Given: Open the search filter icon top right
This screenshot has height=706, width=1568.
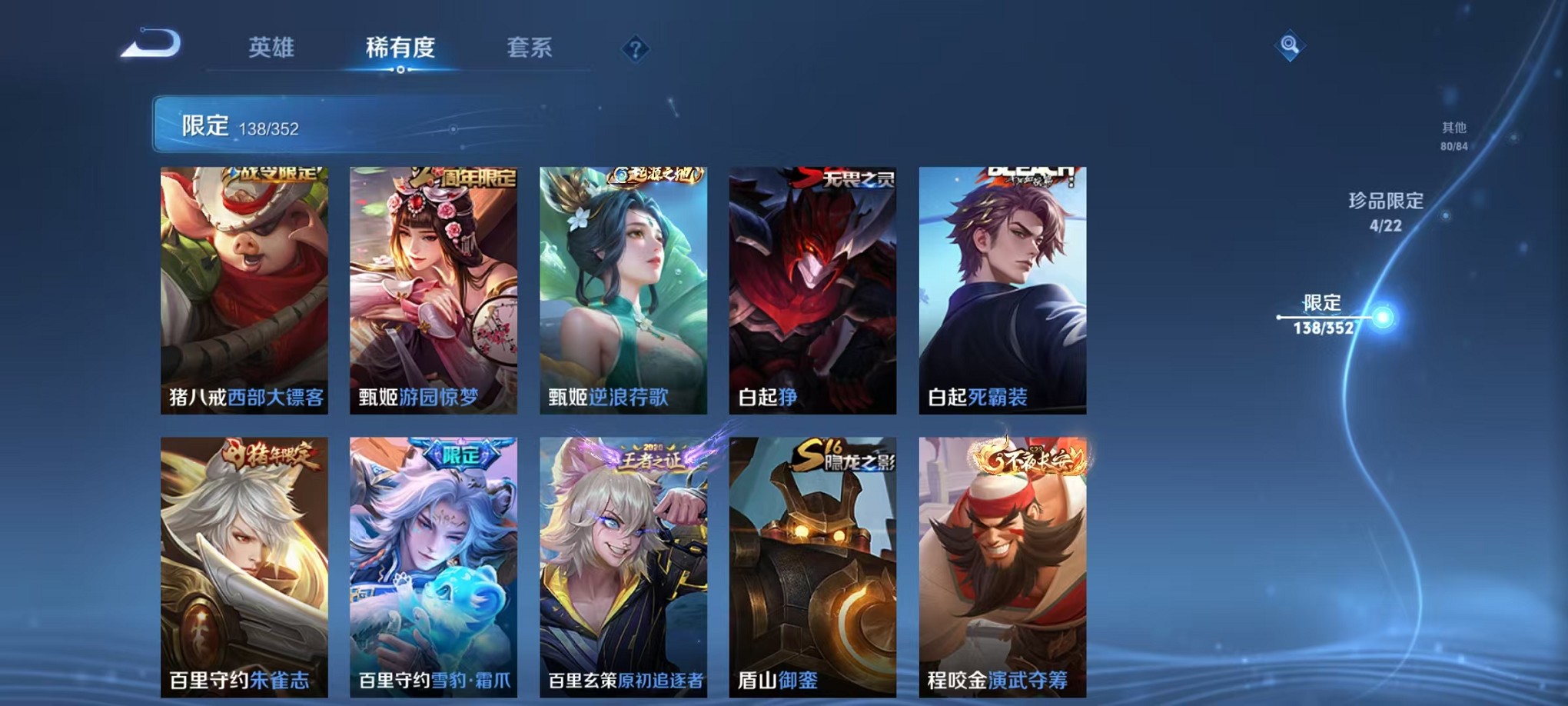Looking at the screenshot, I should coord(1291,45).
